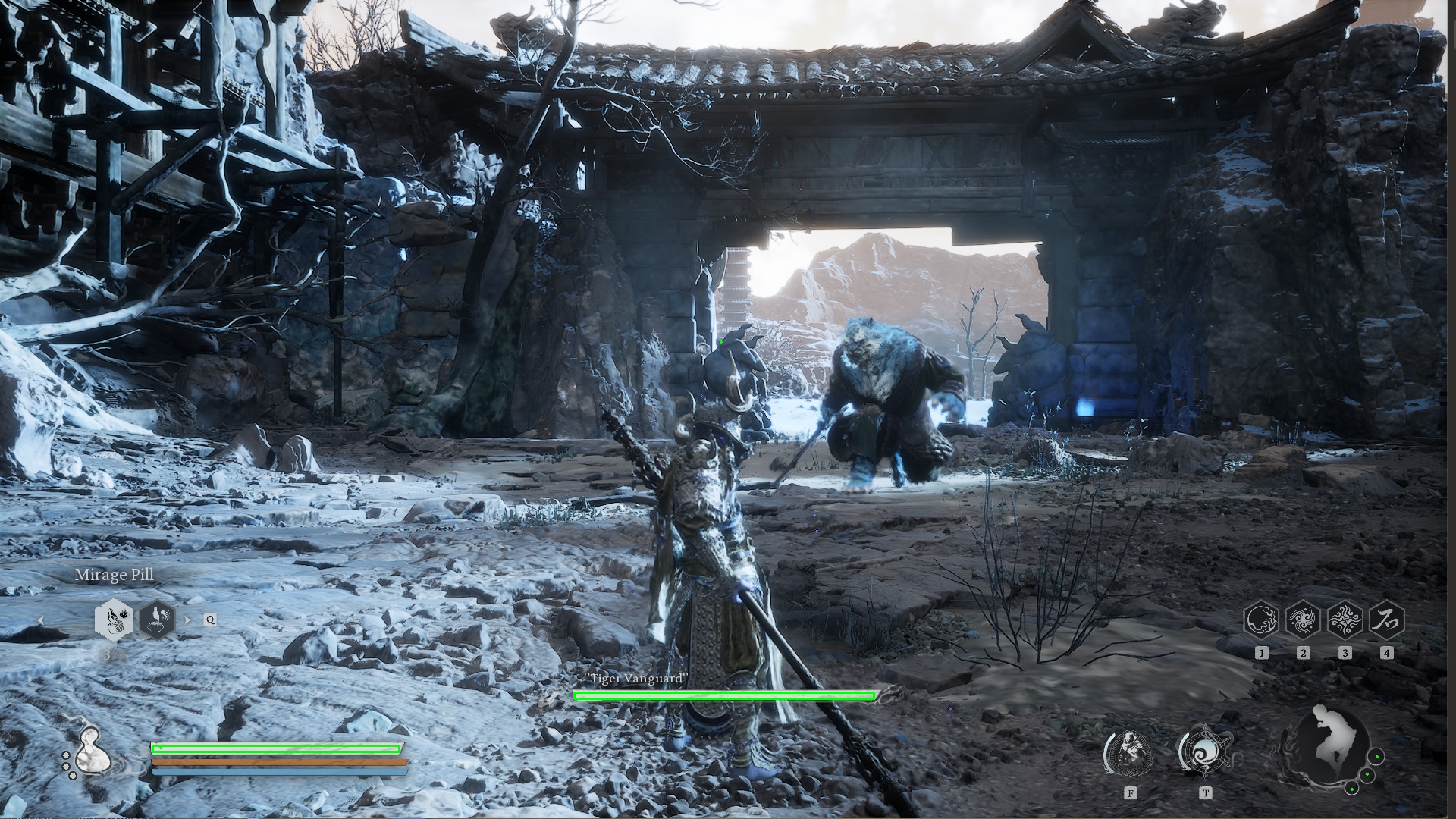Use the swirl orb vessel icon
Viewport: 1456px width, 819px height.
[1205, 752]
